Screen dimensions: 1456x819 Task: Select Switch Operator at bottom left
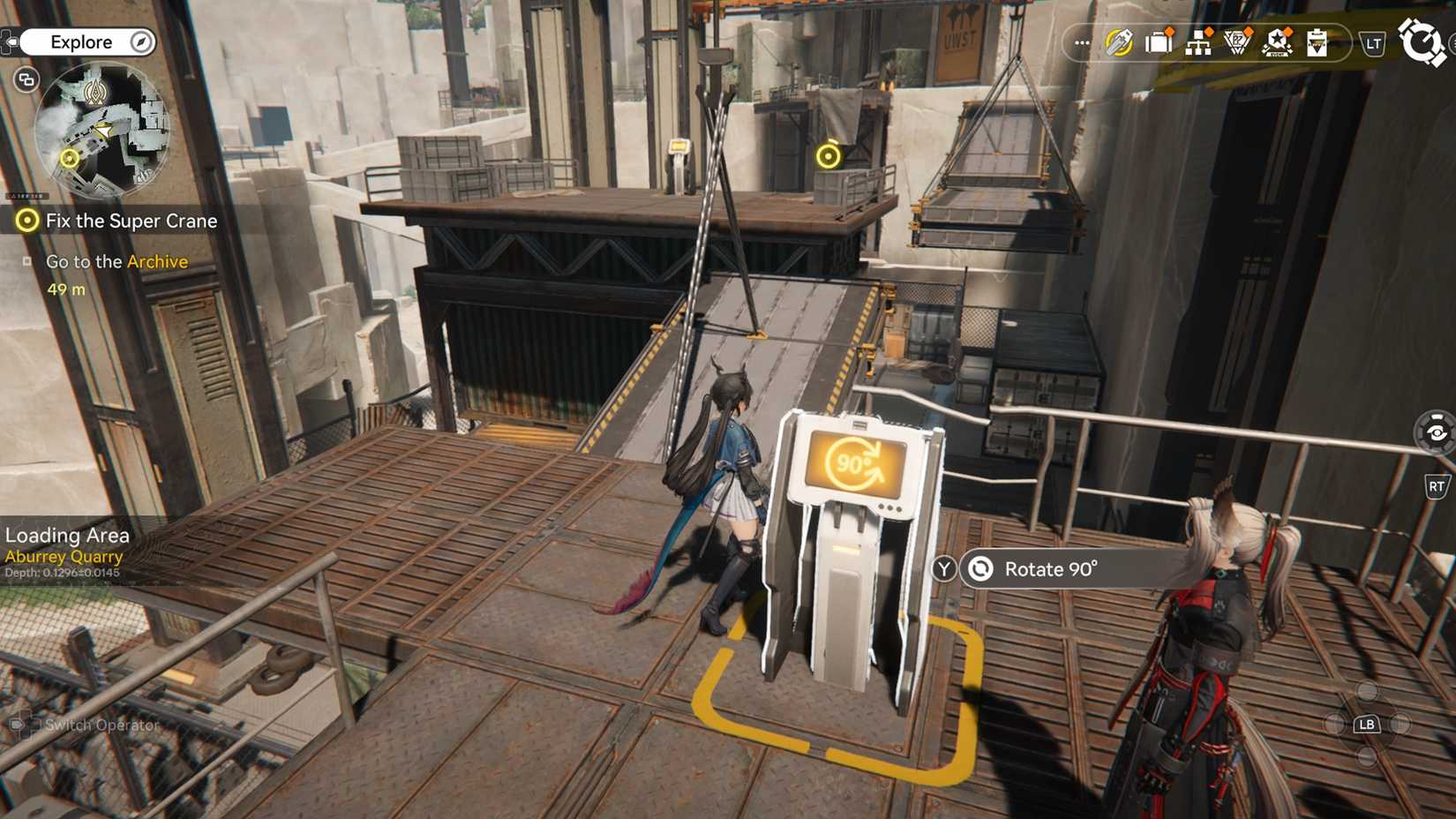point(100,725)
